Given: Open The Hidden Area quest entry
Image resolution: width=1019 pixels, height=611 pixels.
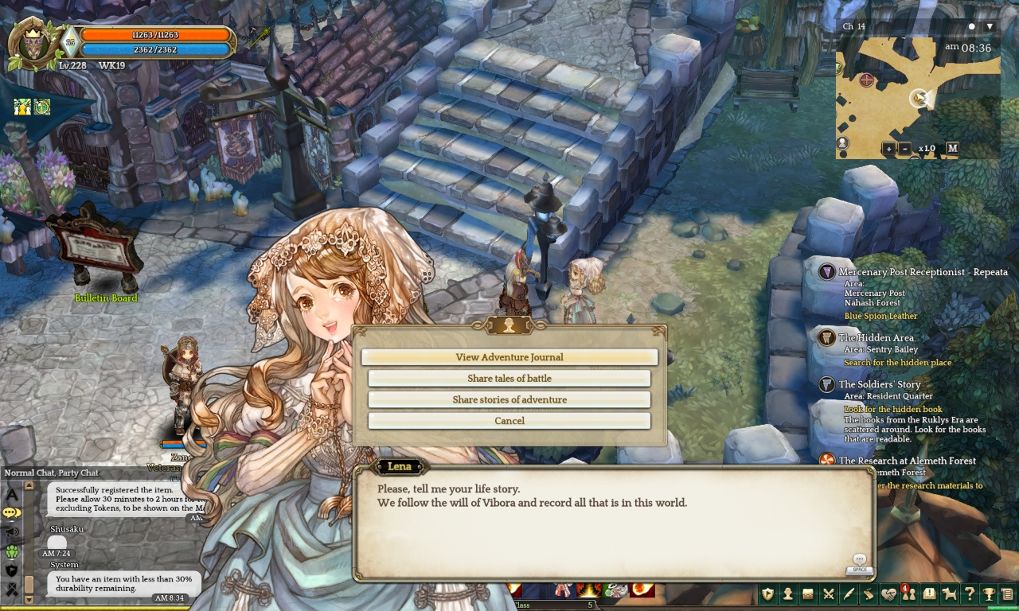Looking at the screenshot, I should [875, 338].
